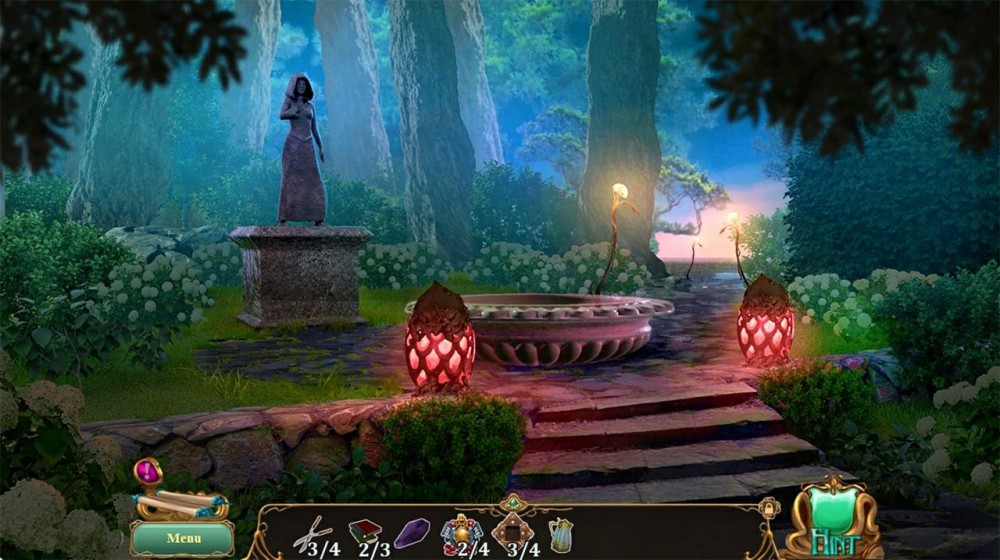Select the scissors inventory item
Screen dimensions: 1000x560
click(x=313, y=532)
